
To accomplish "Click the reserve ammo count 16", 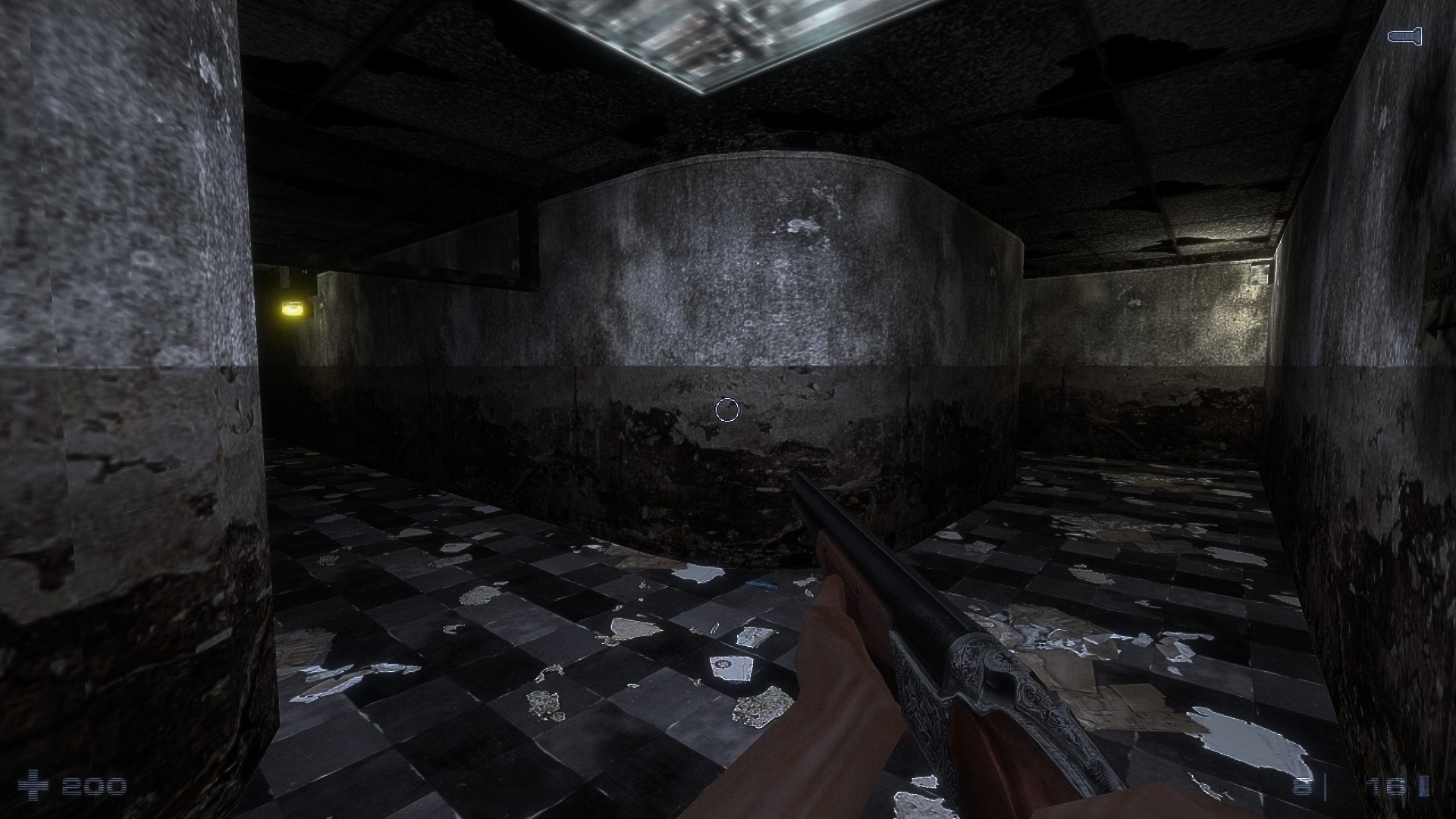I will point(1385,786).
